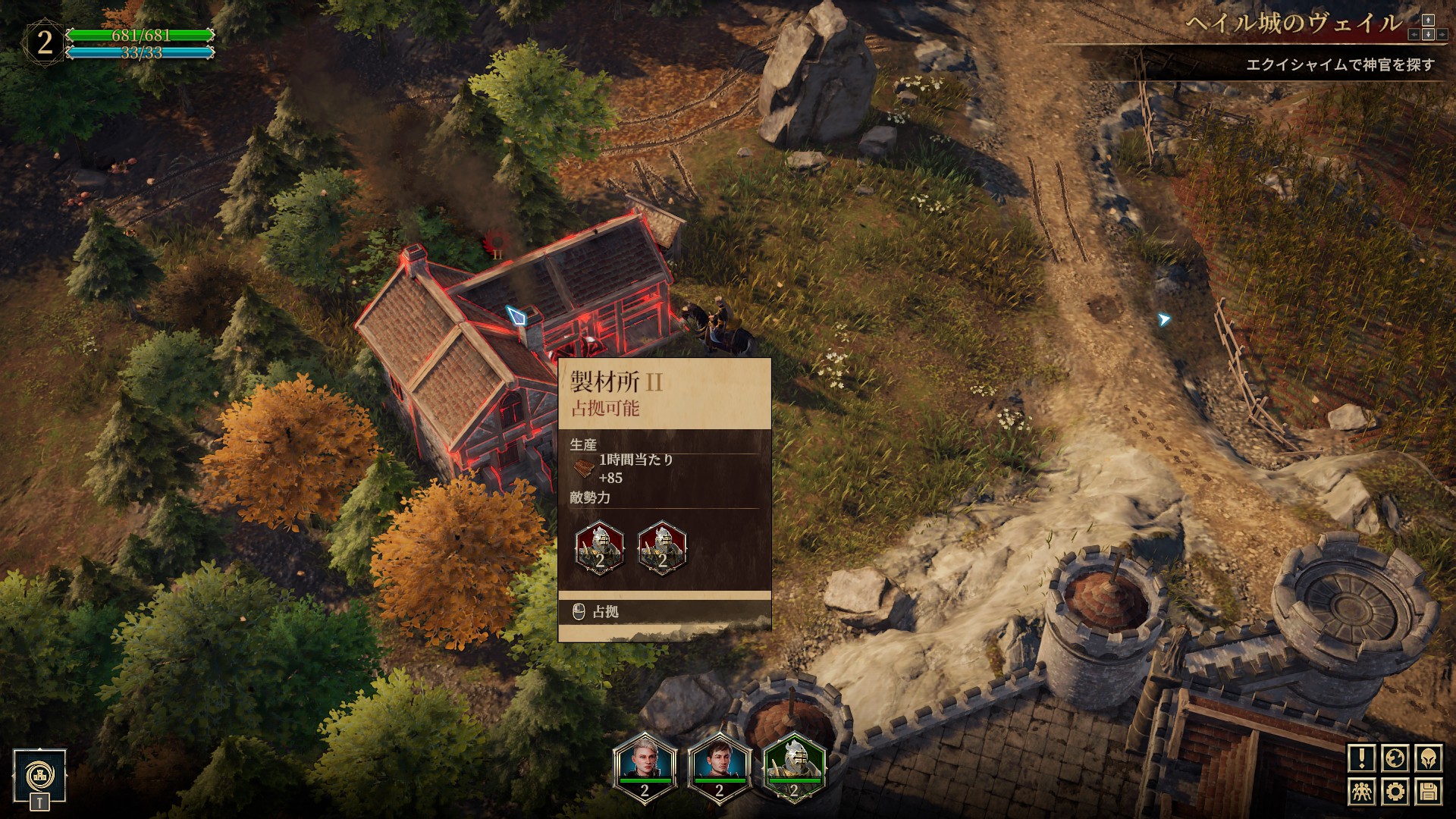The height and width of the screenshot is (819, 1456).
Task: Select the エクイシャイムで神官を探す quest objective
Action: point(1340,65)
